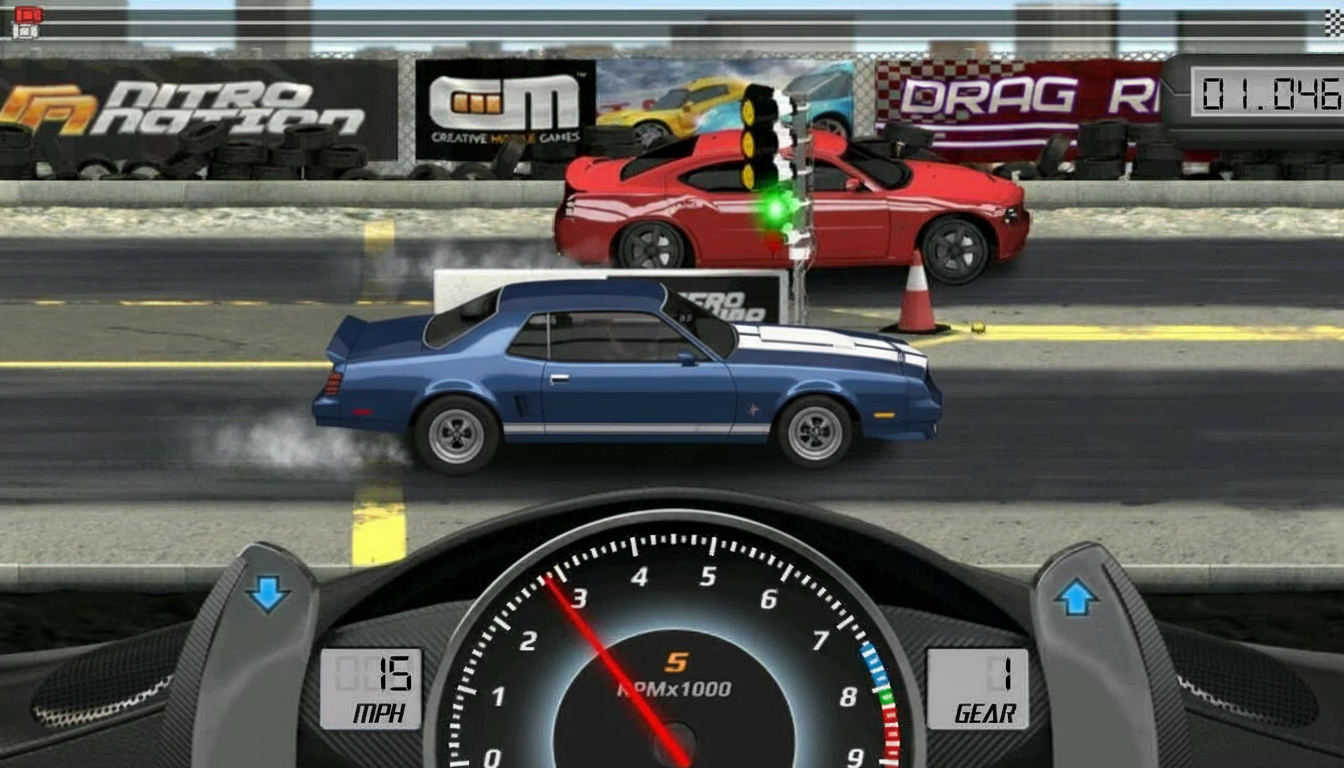Select the orange traffic cone near the track

pyautogui.click(x=915, y=290)
